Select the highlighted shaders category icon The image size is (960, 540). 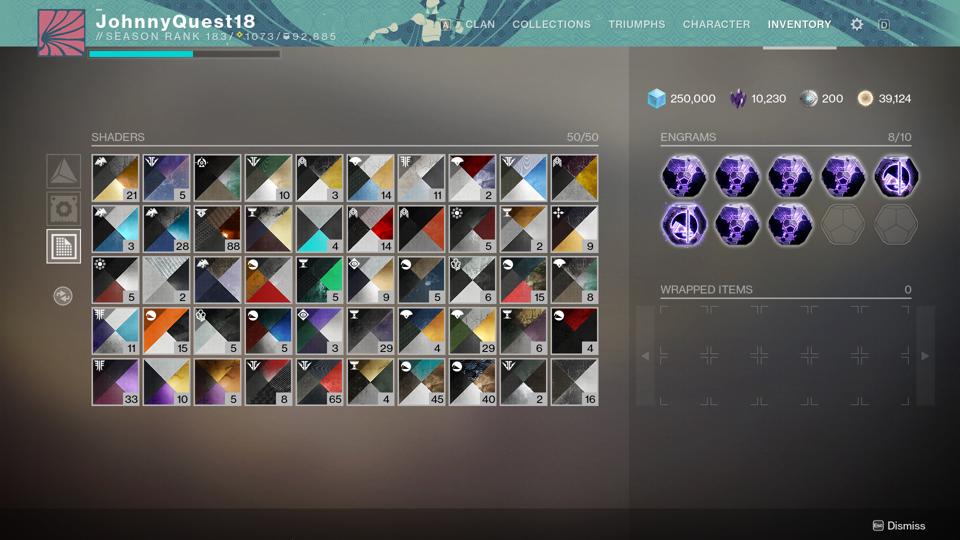click(64, 246)
